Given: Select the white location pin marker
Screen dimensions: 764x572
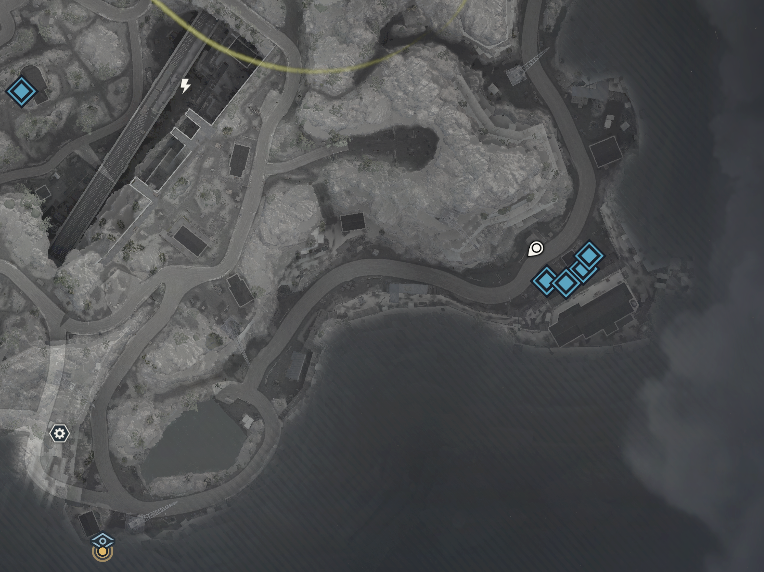Looking at the screenshot, I should click(536, 249).
